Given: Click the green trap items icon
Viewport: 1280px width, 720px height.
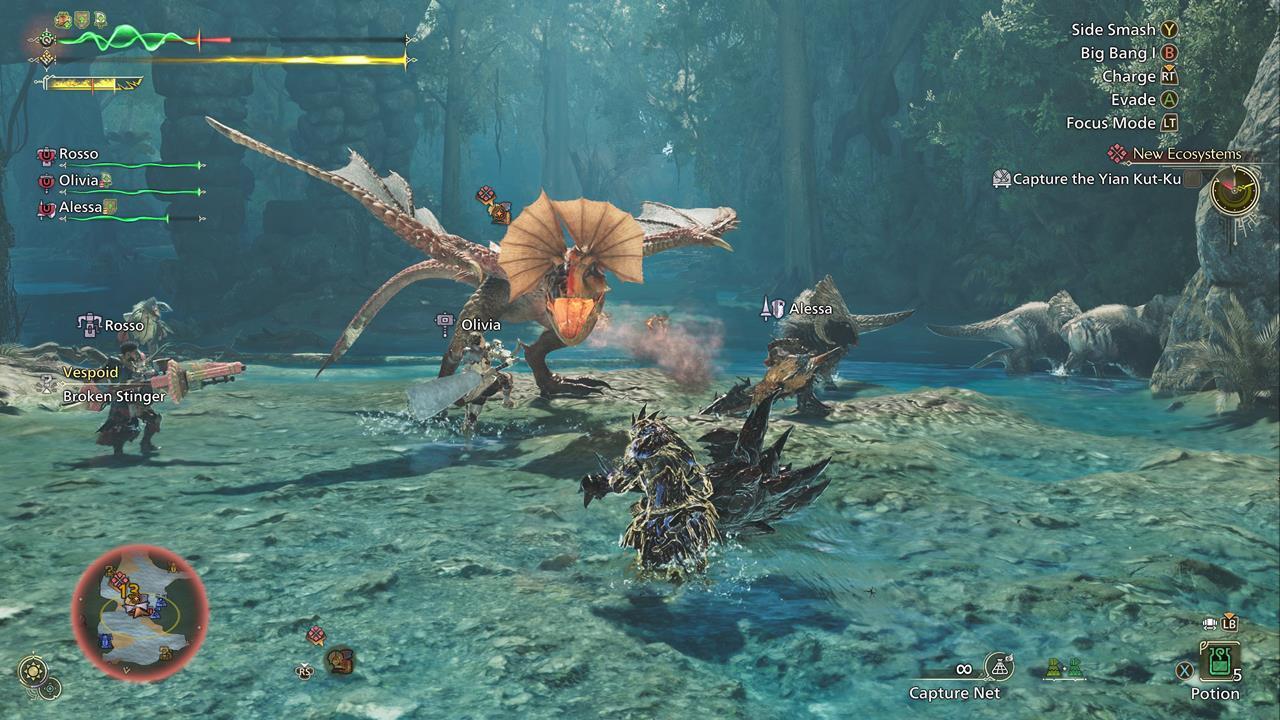Looking at the screenshot, I should coord(1063,668).
